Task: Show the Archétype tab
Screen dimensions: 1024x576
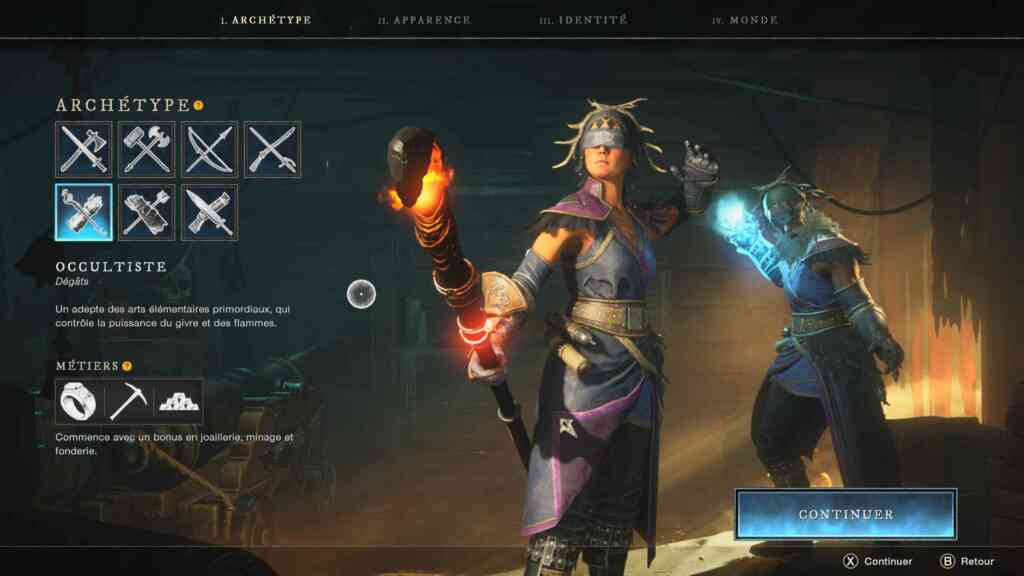Action: click(266, 20)
